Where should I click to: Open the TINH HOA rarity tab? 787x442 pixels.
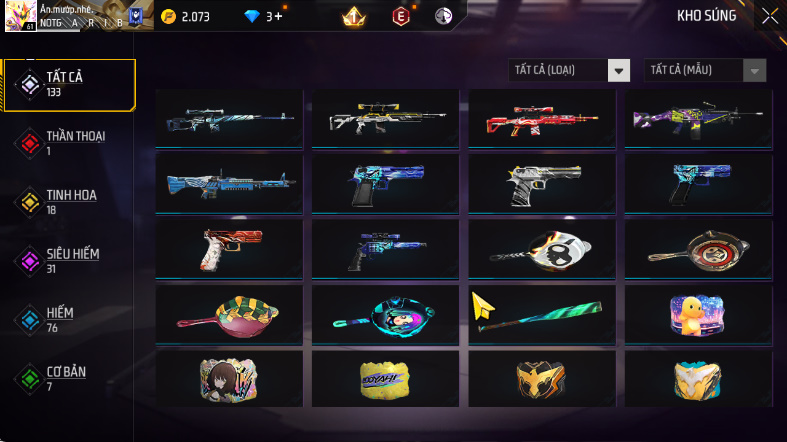[70, 202]
